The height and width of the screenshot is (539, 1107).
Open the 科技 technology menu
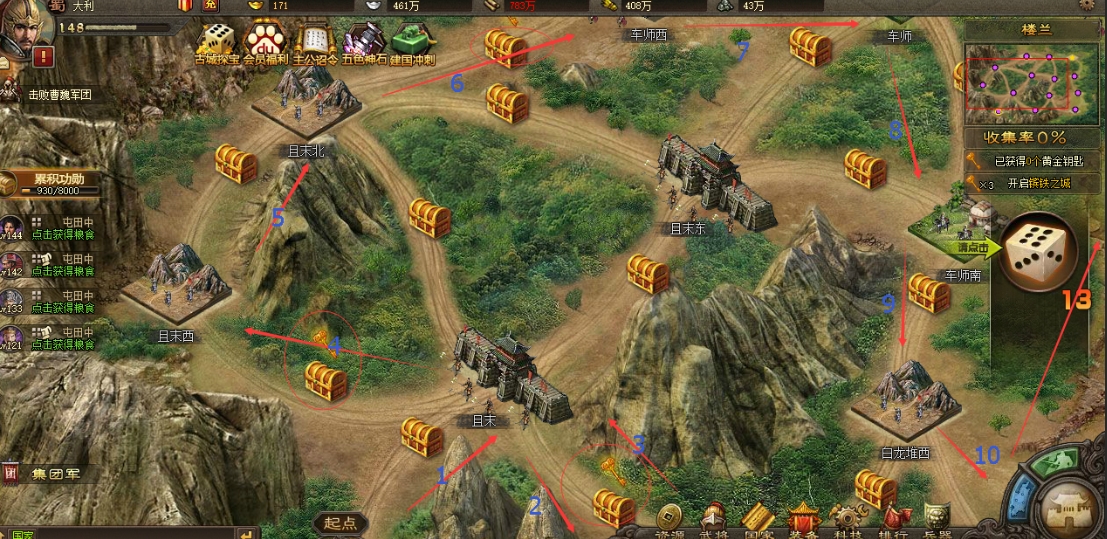pyautogui.click(x=848, y=521)
